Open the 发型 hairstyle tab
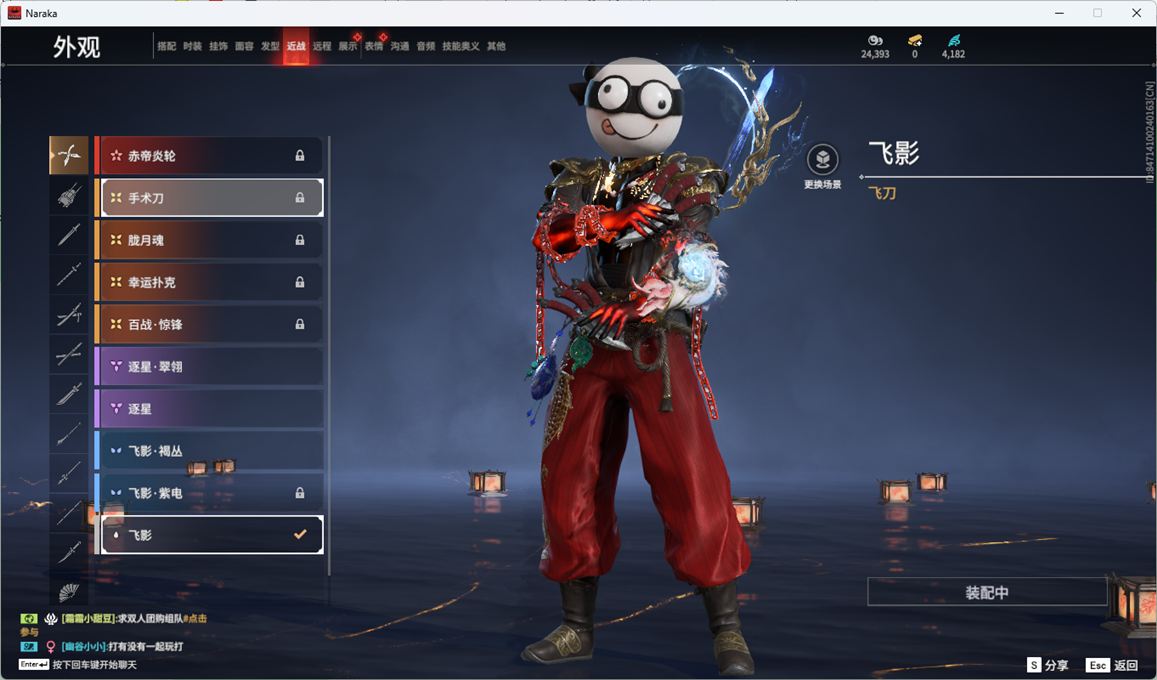 pyautogui.click(x=270, y=46)
